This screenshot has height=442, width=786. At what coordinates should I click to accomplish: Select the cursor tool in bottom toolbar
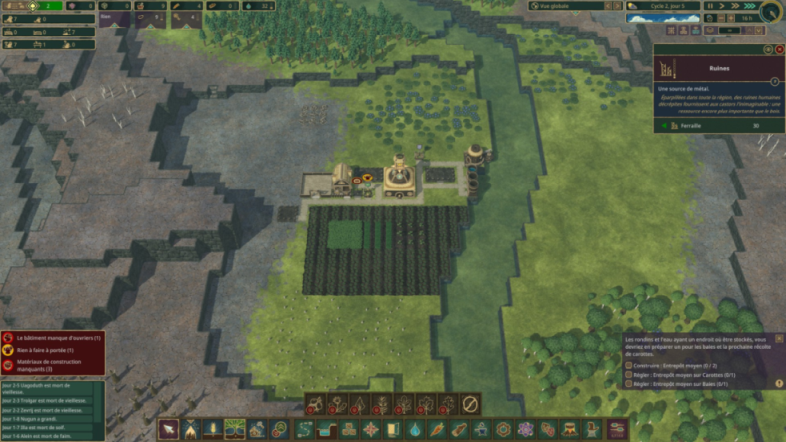(169, 429)
